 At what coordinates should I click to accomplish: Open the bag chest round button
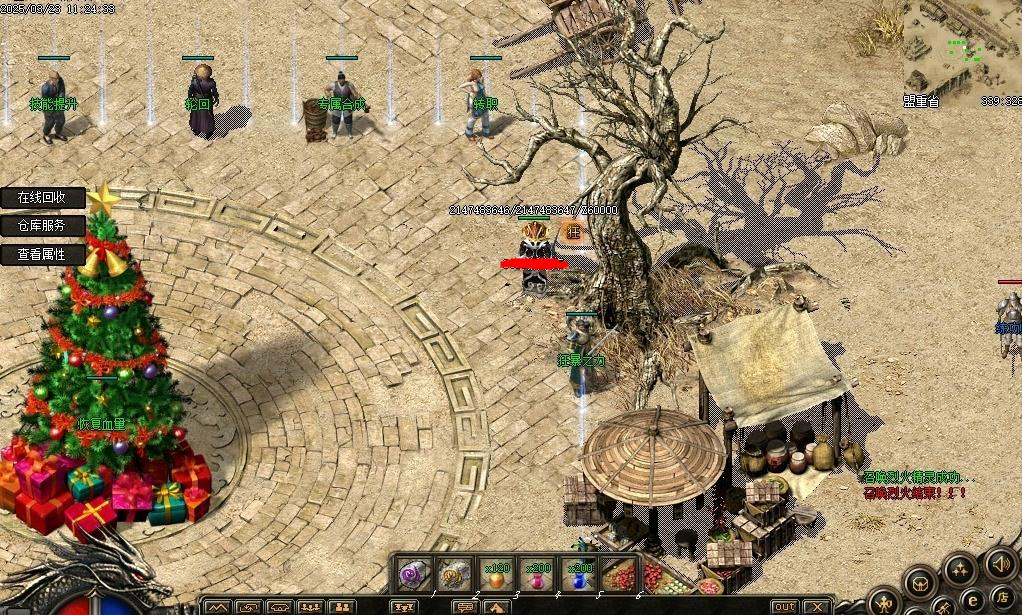coord(920,582)
